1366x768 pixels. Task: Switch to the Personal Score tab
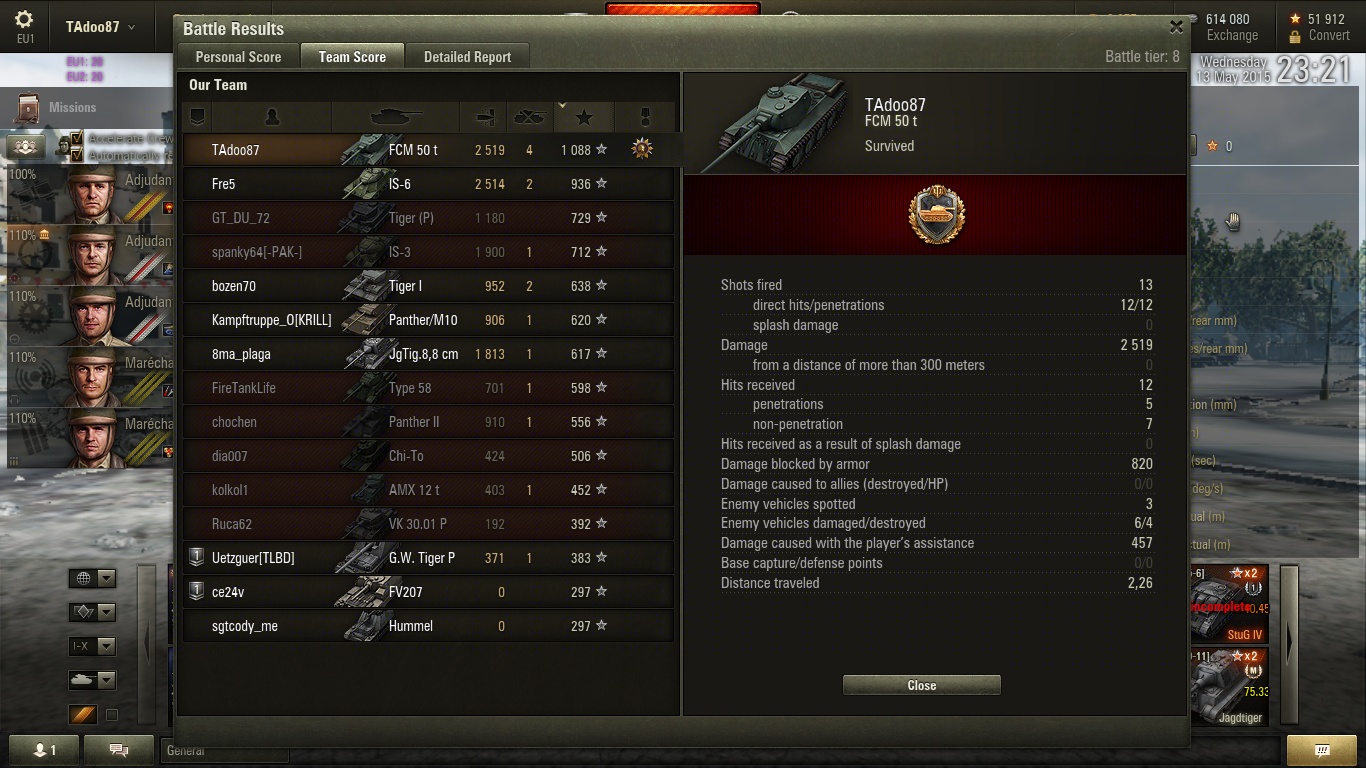(238, 57)
